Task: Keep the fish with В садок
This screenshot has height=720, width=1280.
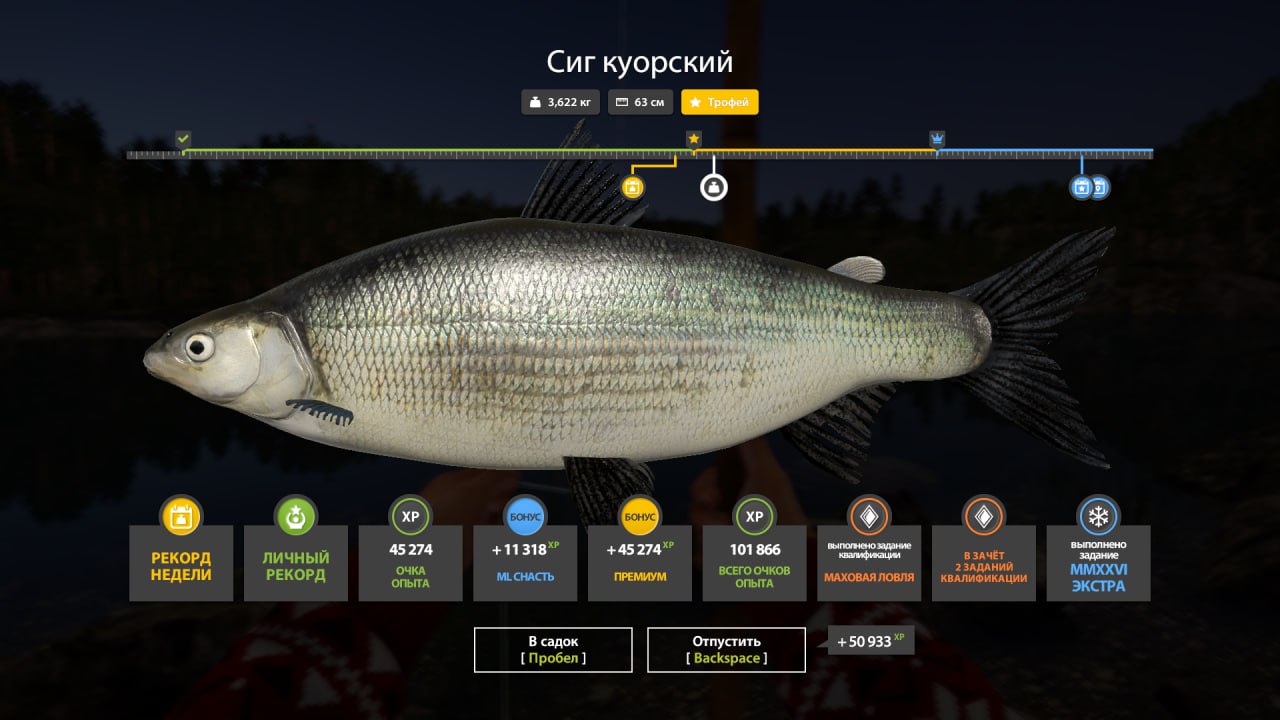Action: coord(553,649)
